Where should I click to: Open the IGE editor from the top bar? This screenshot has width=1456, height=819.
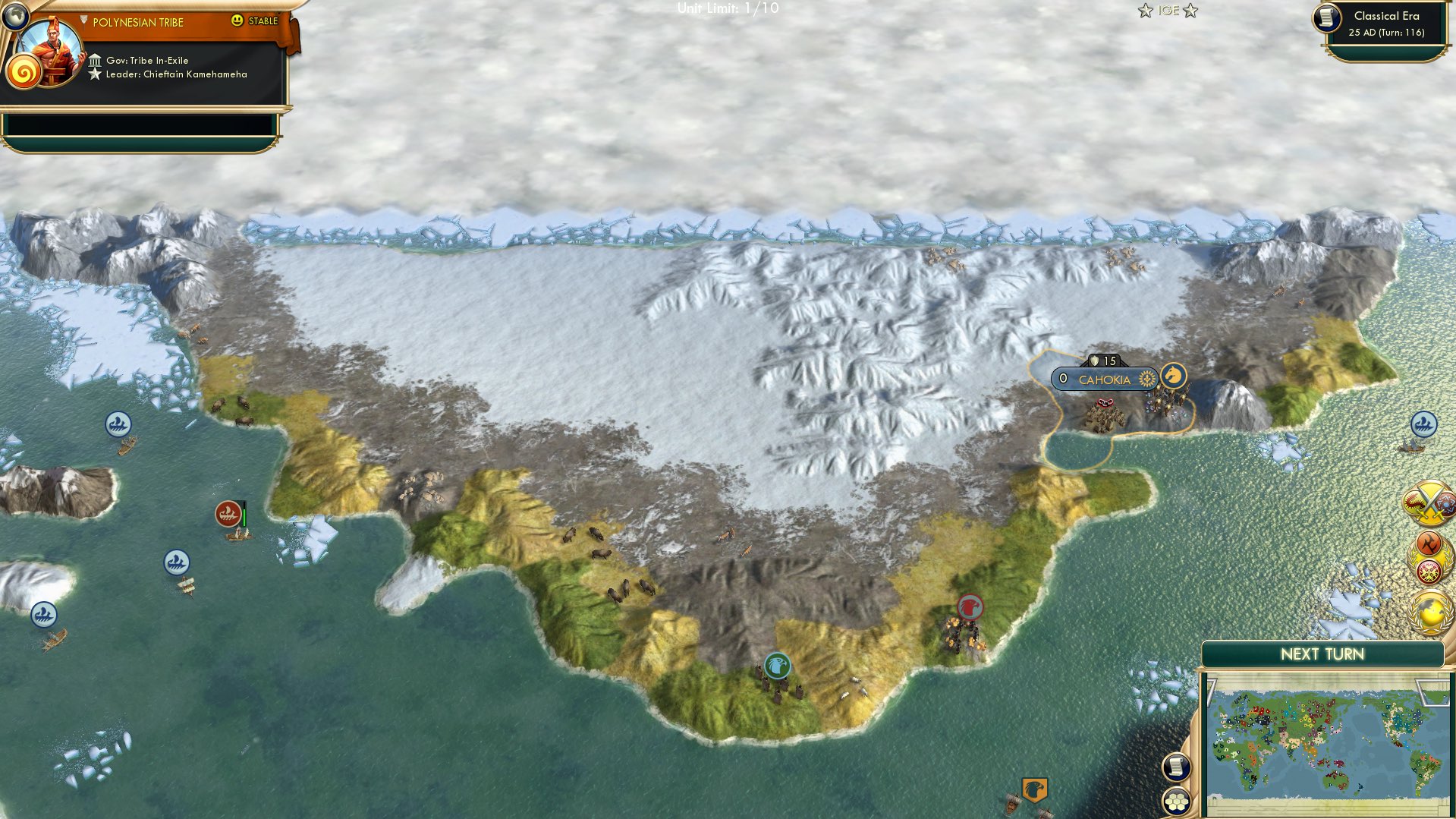click(x=1168, y=11)
